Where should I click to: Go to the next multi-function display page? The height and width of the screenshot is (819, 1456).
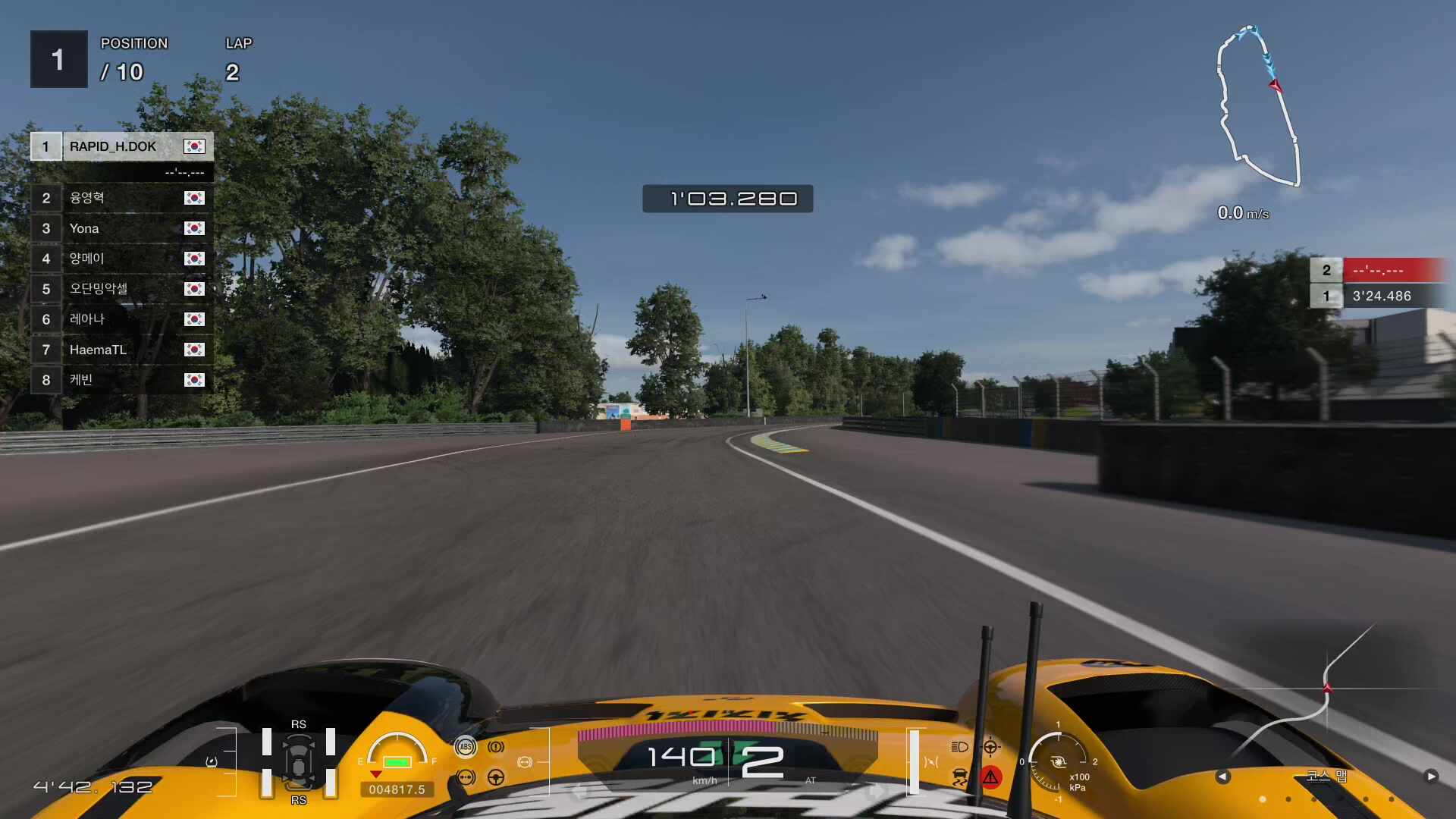(1430, 777)
